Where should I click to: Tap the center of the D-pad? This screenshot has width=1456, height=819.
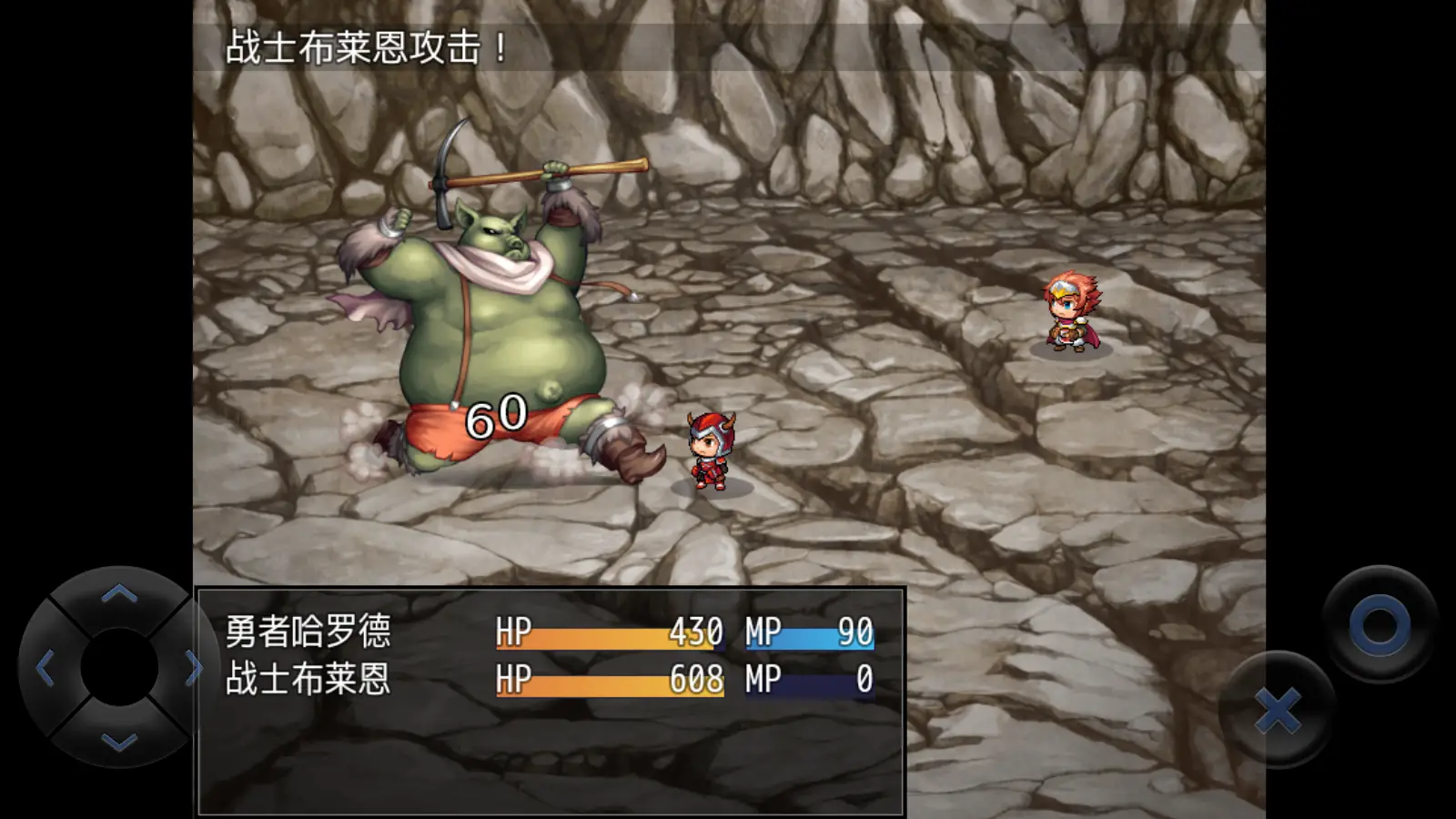tap(116, 667)
